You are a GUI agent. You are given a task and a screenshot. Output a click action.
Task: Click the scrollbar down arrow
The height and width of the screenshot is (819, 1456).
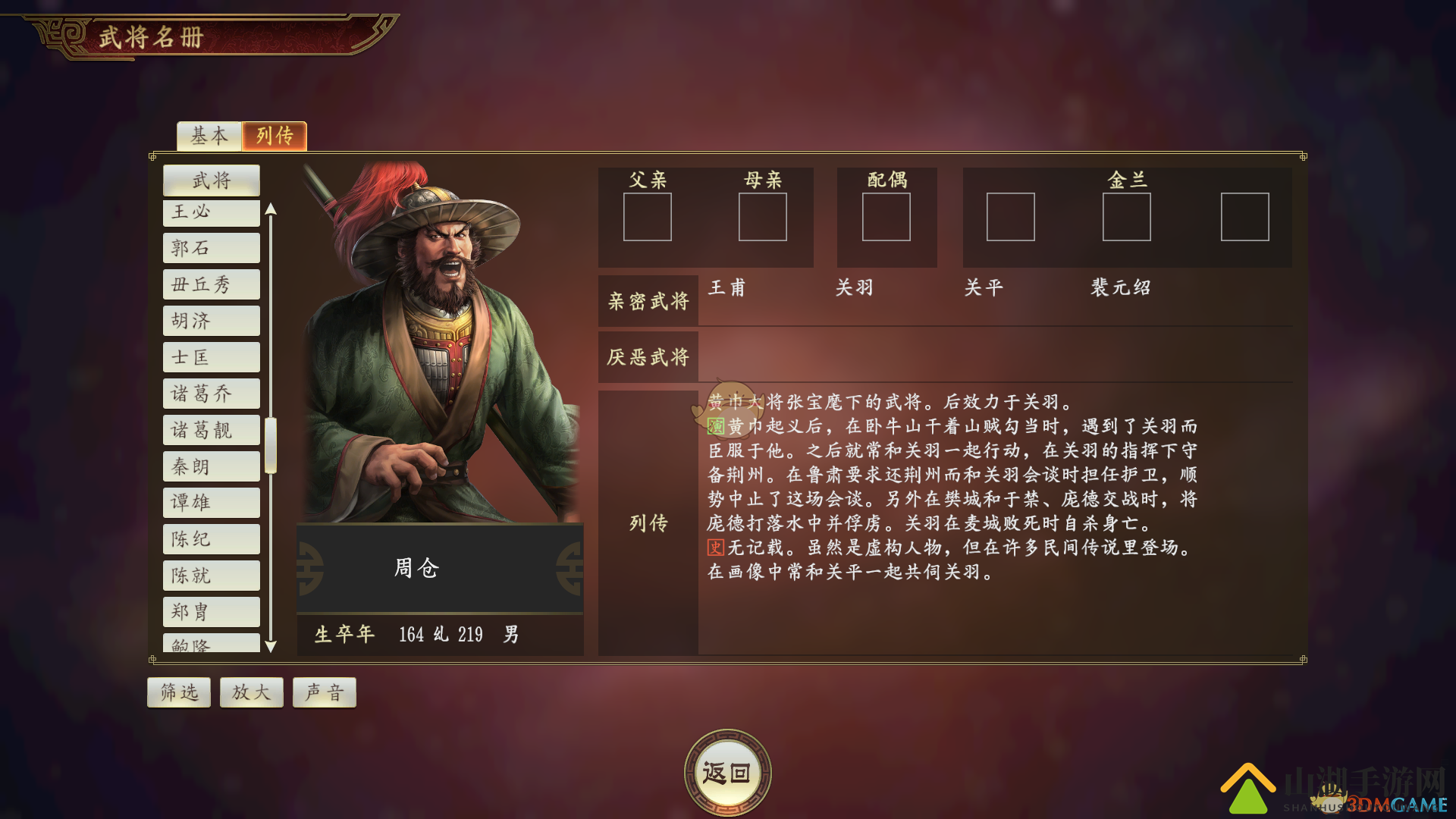[x=271, y=647]
